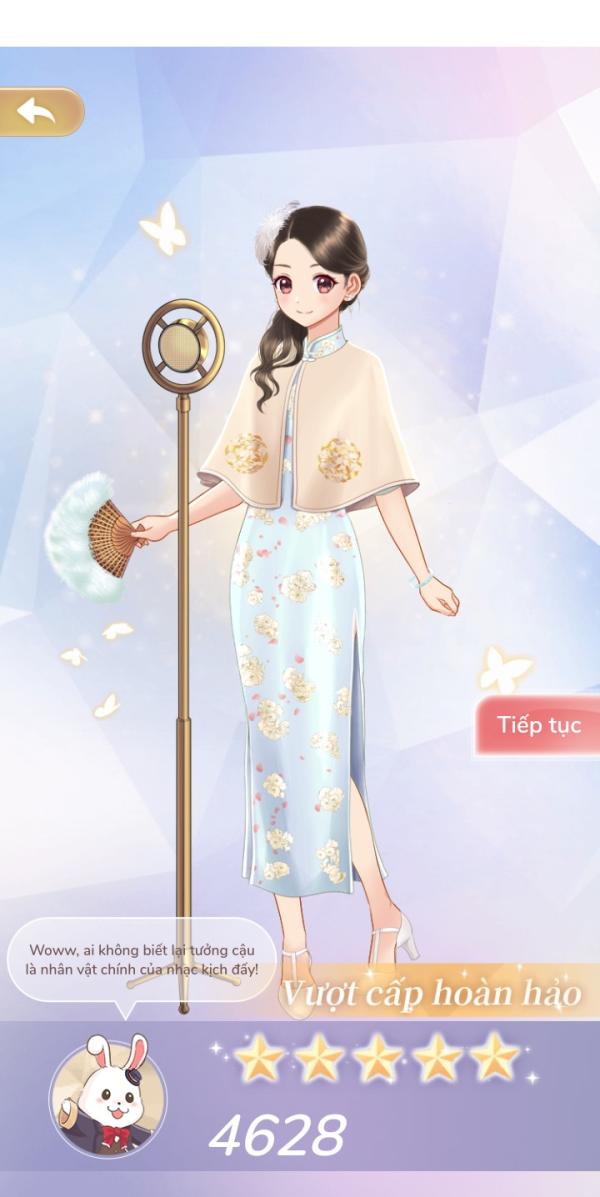Image resolution: width=600 pixels, height=1197 pixels.
Task: Tap the golden back arrow button
Action: tap(40, 112)
